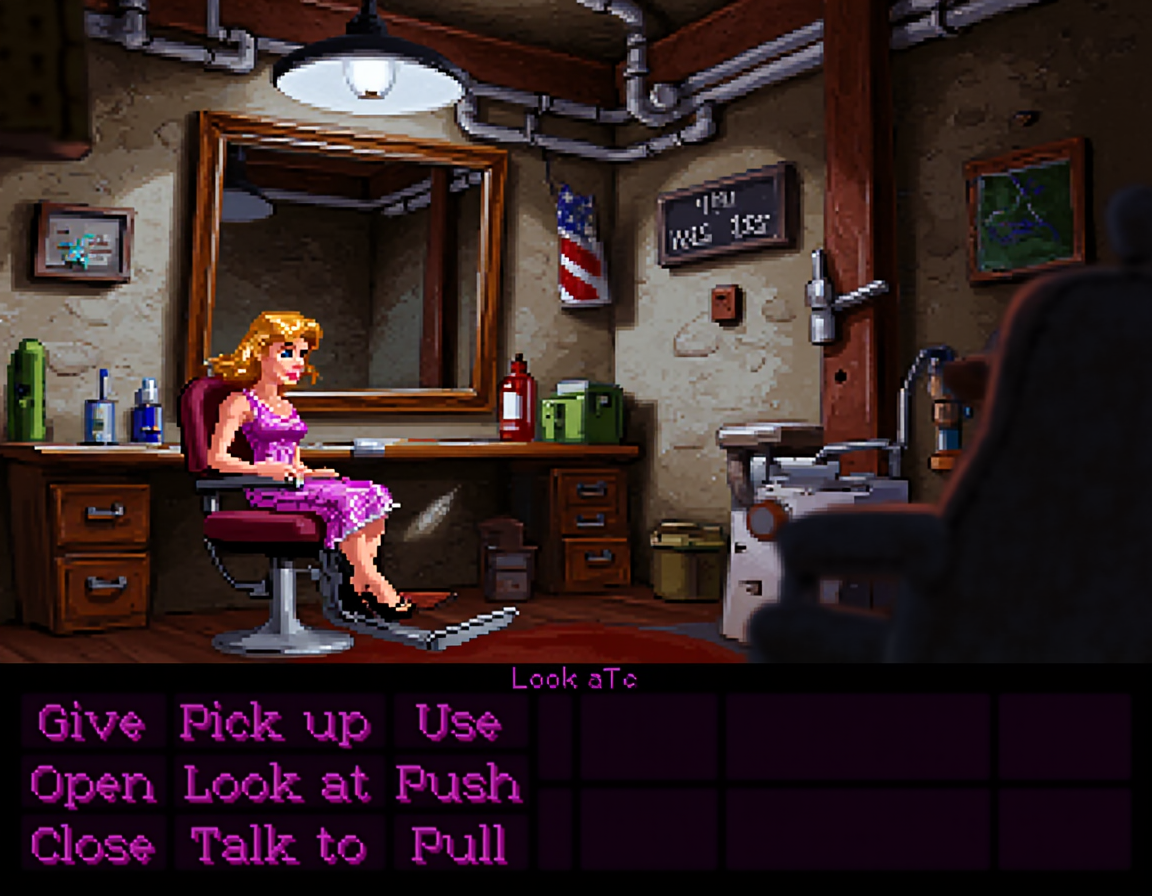
Task: Choose the Pick up verb
Action: pos(275,723)
